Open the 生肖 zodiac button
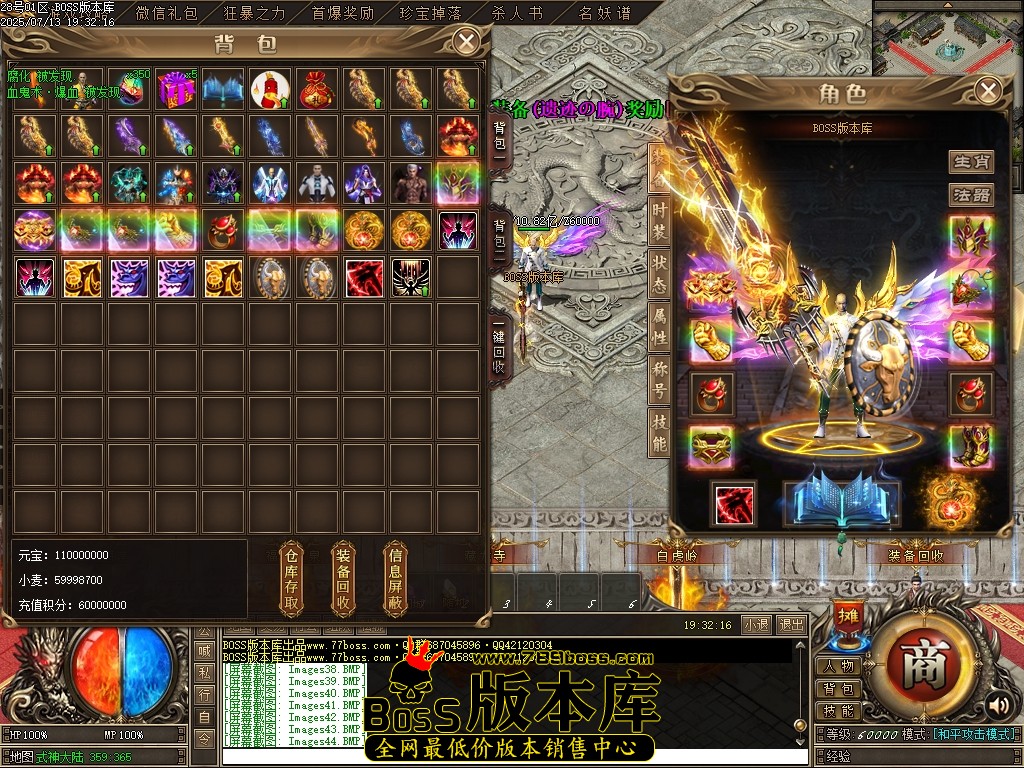The image size is (1024, 768). point(970,162)
